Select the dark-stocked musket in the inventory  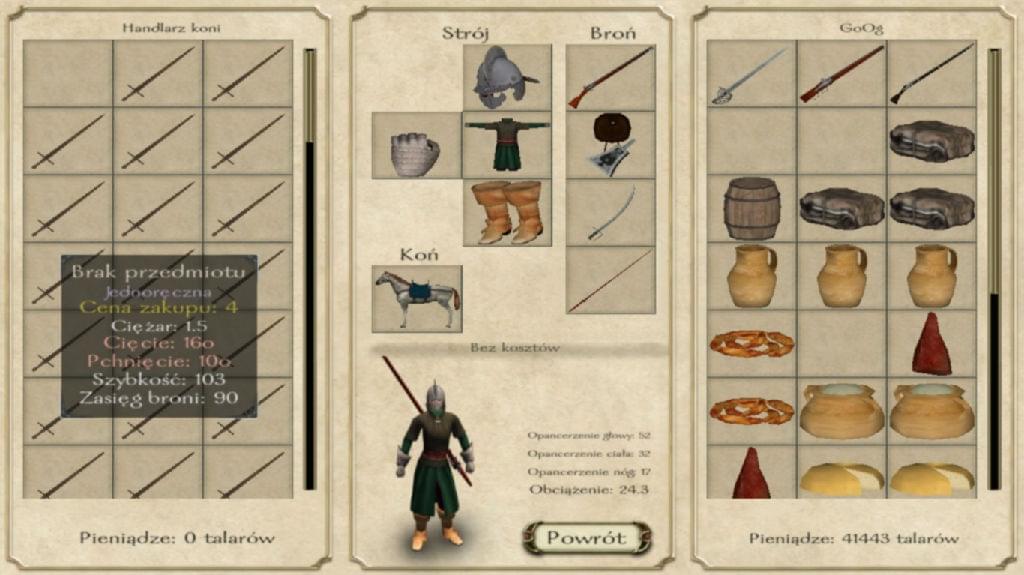point(931,76)
